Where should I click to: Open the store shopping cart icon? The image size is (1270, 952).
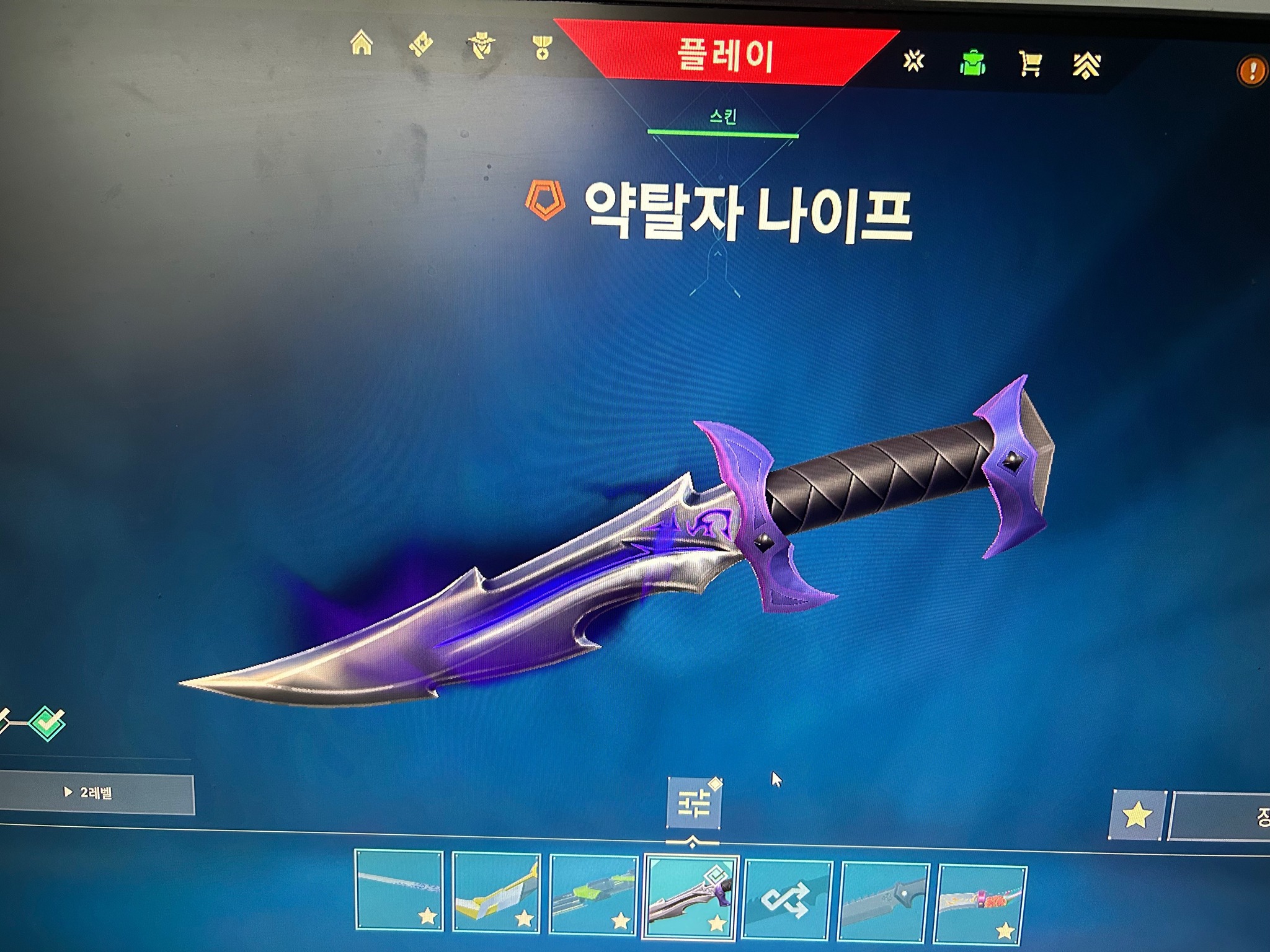[1030, 64]
